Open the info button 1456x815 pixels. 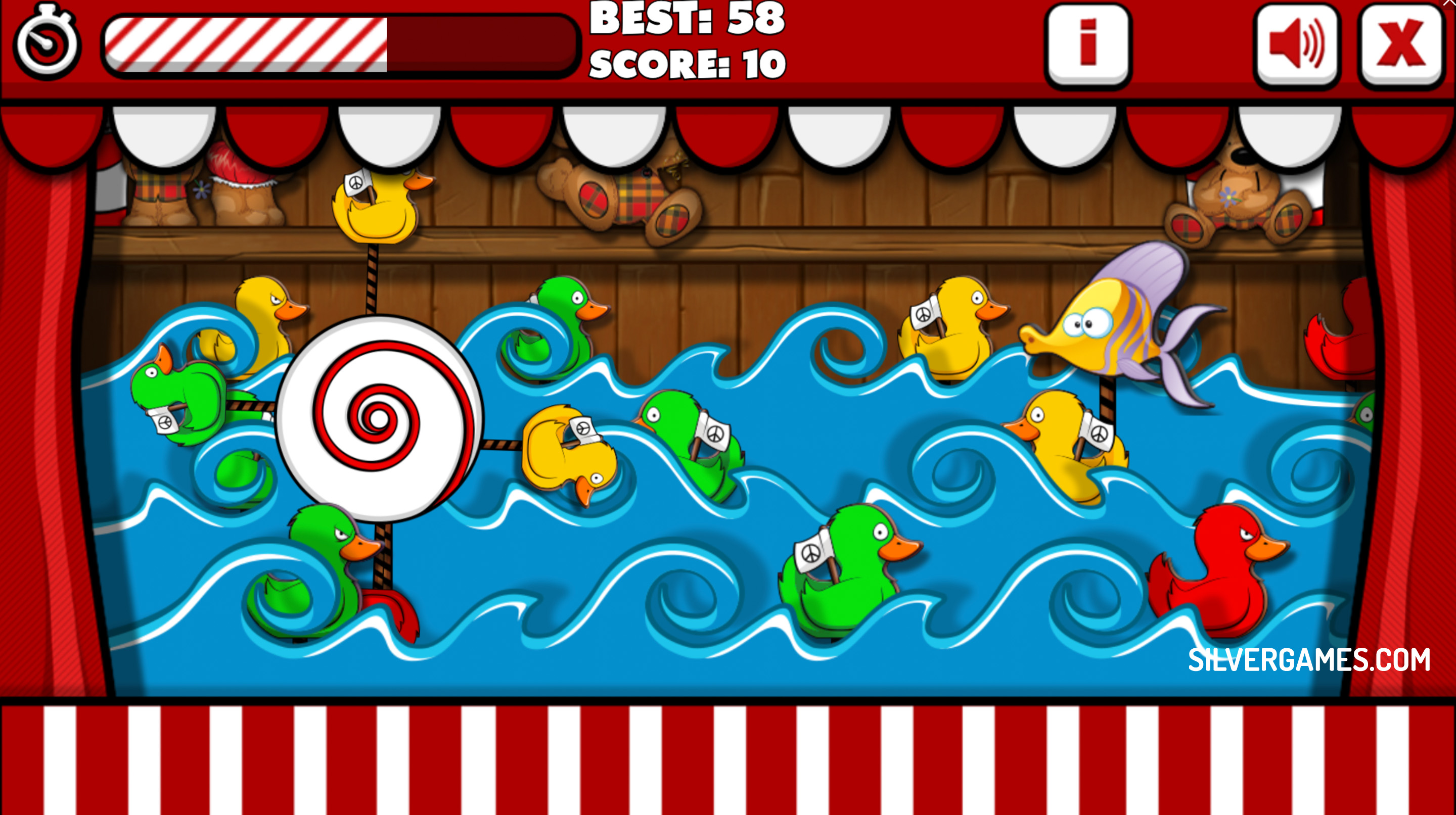[x=1087, y=44]
